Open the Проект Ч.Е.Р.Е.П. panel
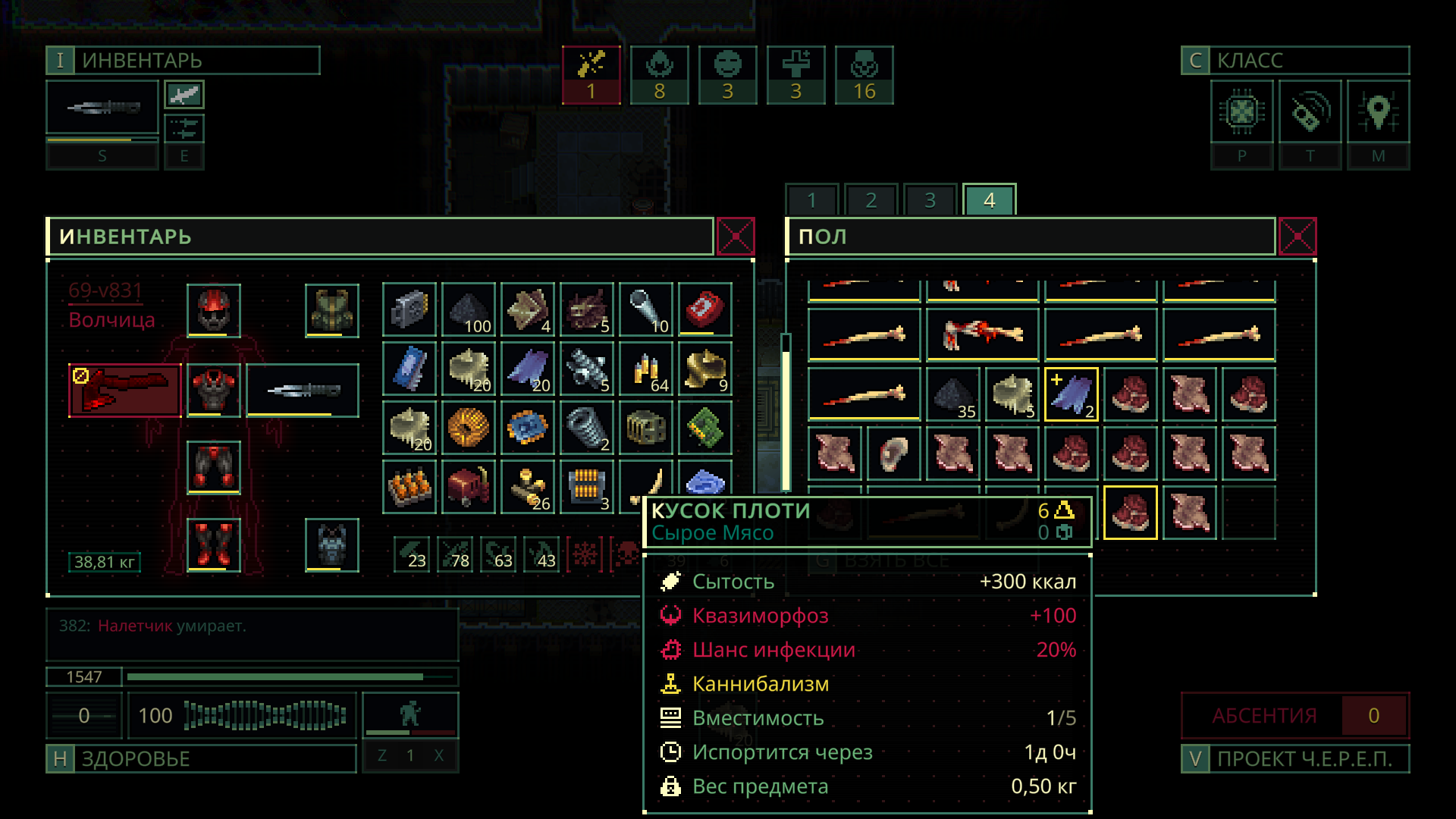The image size is (1456, 819). click(1295, 758)
